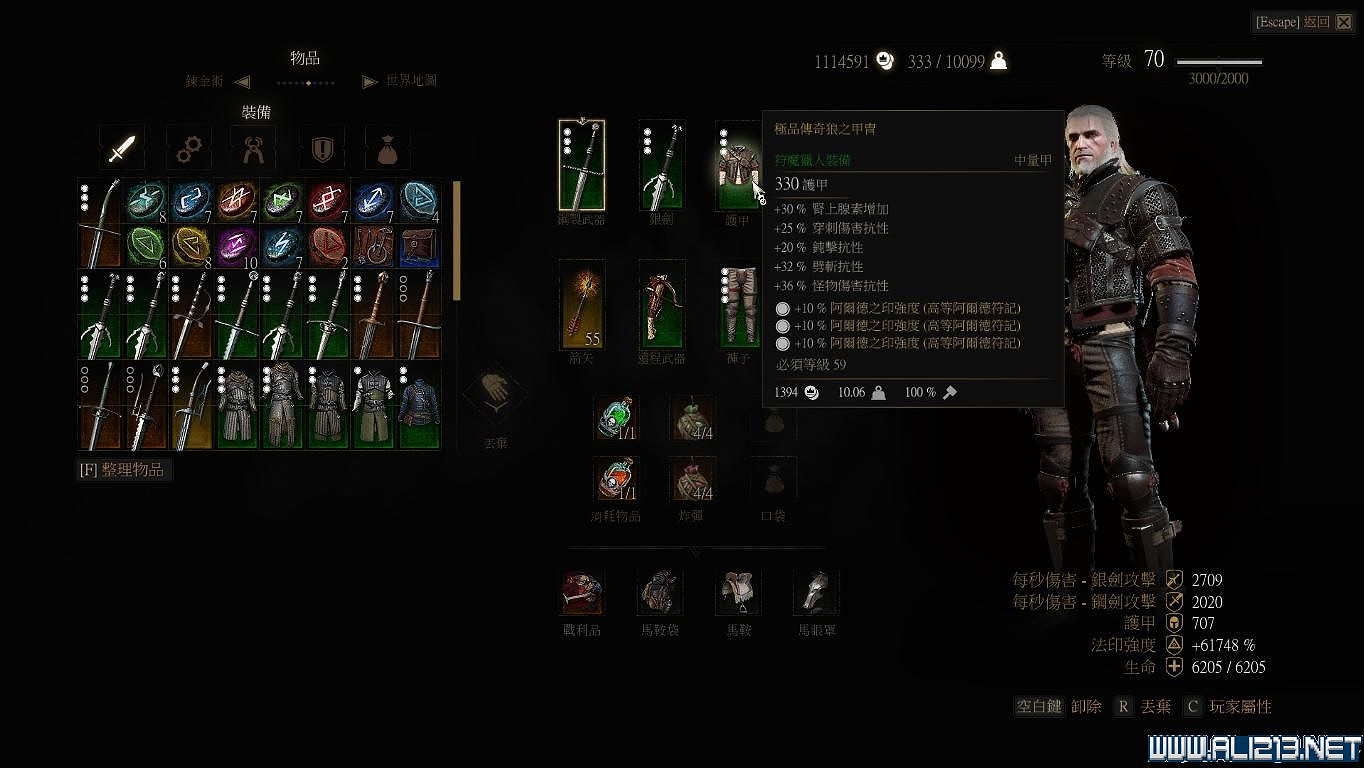Select the crafting components filter (tongs icon)

coord(254,146)
